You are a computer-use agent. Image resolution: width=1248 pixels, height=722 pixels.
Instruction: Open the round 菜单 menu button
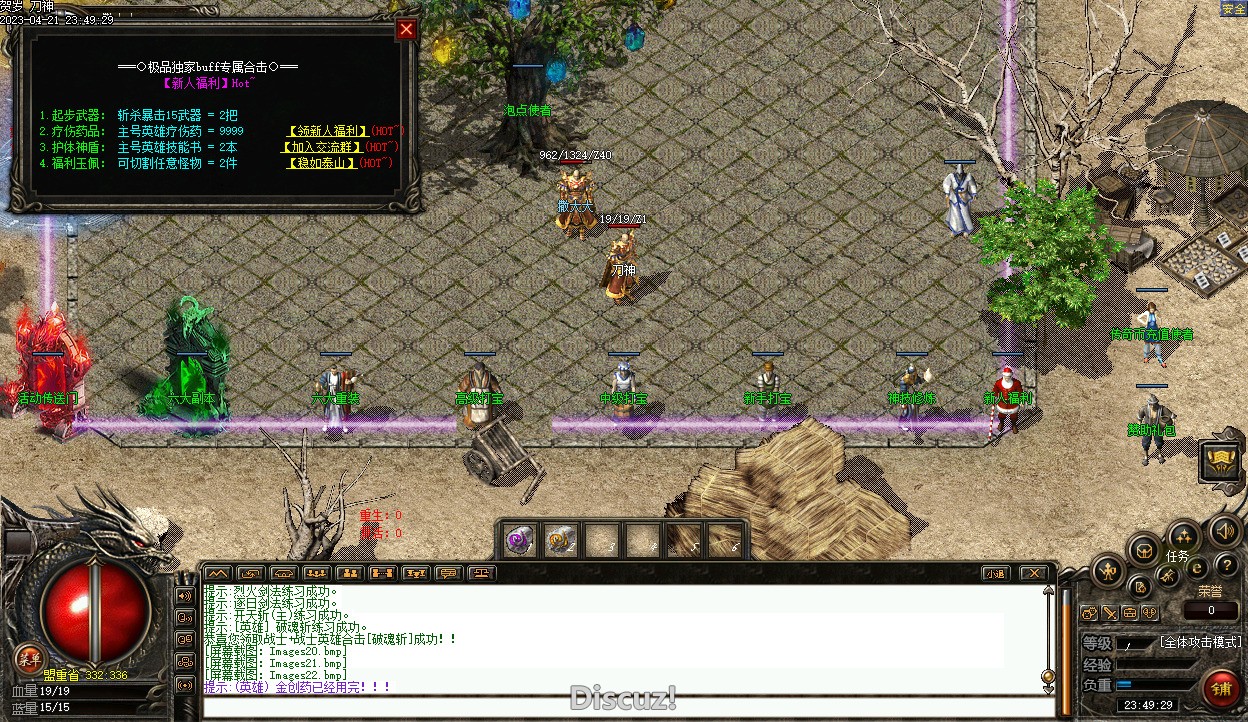(x=29, y=659)
